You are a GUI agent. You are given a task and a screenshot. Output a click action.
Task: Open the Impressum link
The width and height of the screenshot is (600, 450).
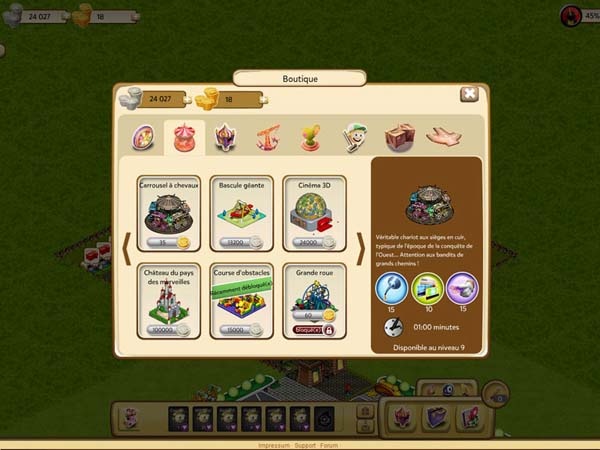272,445
